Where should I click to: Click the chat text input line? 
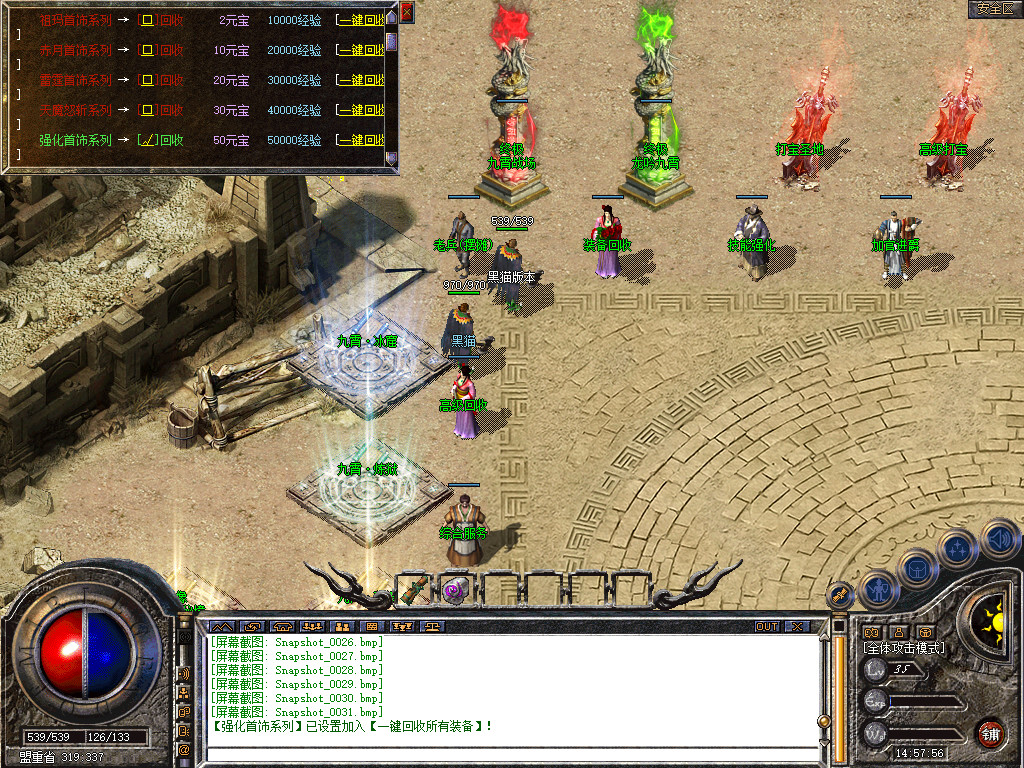click(x=510, y=754)
